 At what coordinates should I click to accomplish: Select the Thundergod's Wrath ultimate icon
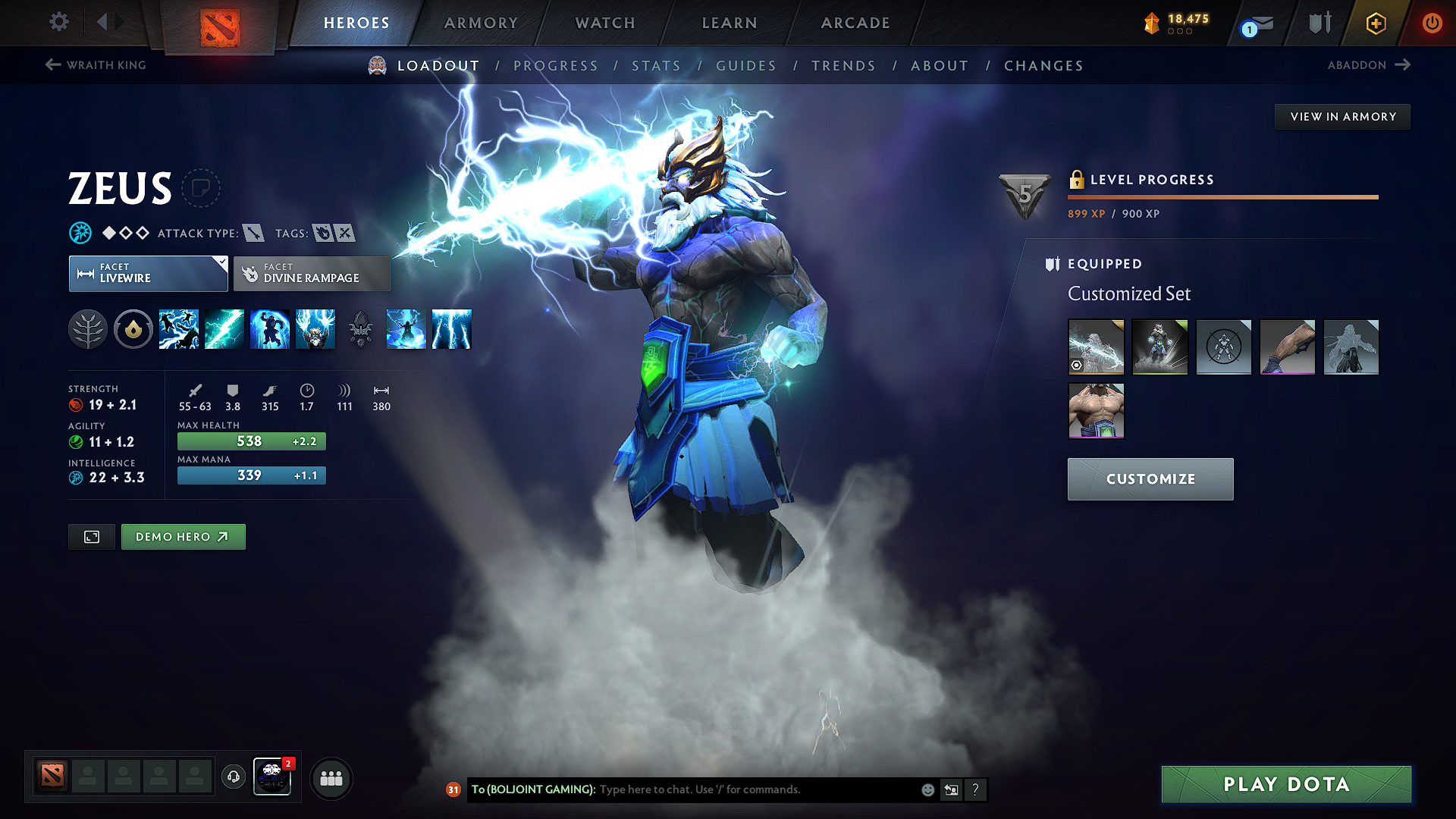point(451,329)
